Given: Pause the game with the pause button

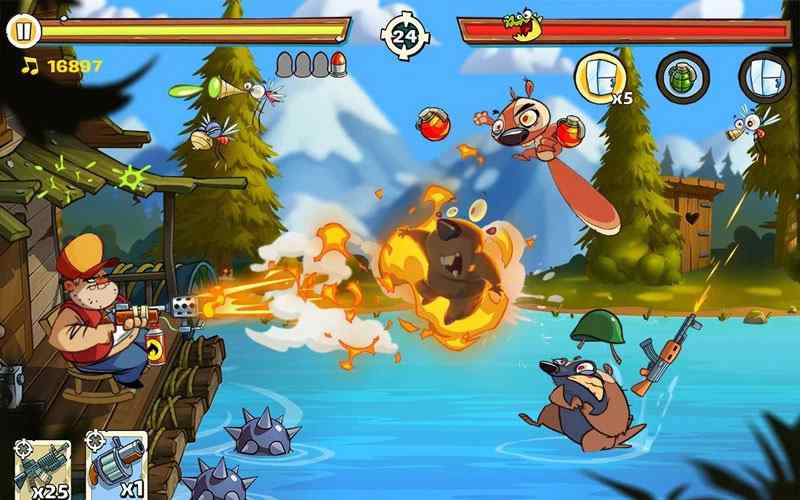Looking at the screenshot, I should (23, 31).
